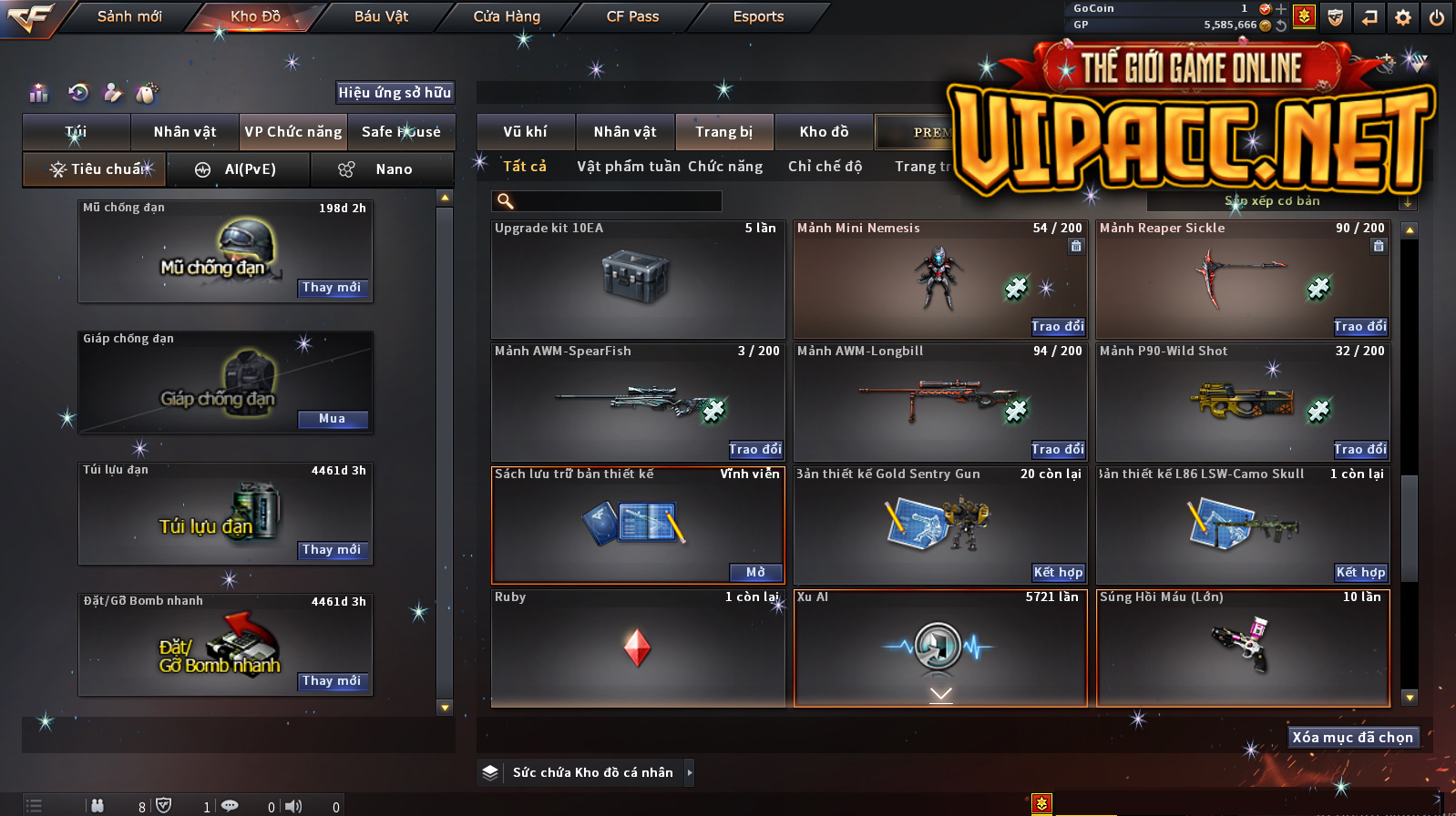1456x816 pixels.
Task: Combine the Gold Sentry Gun blueprint
Action: point(1057,572)
